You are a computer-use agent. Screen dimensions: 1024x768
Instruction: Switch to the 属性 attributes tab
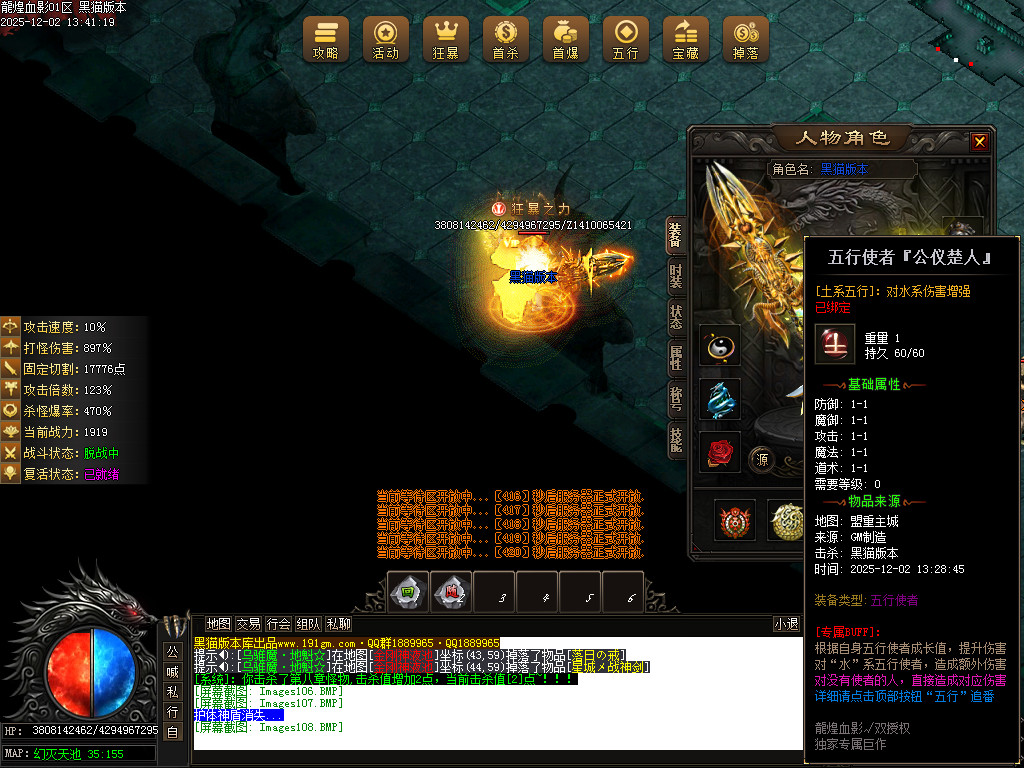pyautogui.click(x=676, y=358)
